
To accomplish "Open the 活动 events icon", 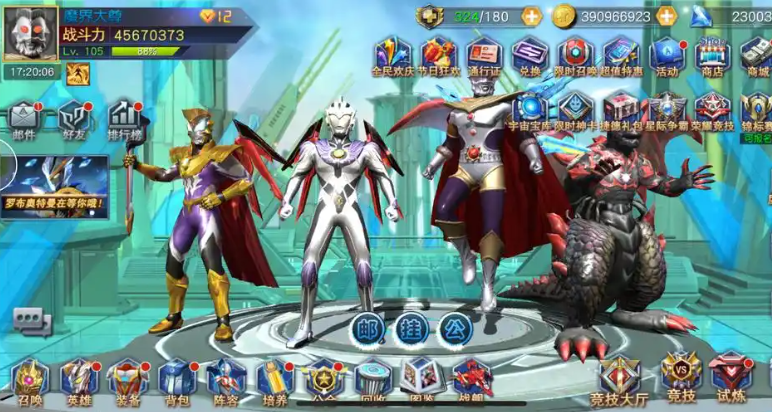I will point(666,56).
